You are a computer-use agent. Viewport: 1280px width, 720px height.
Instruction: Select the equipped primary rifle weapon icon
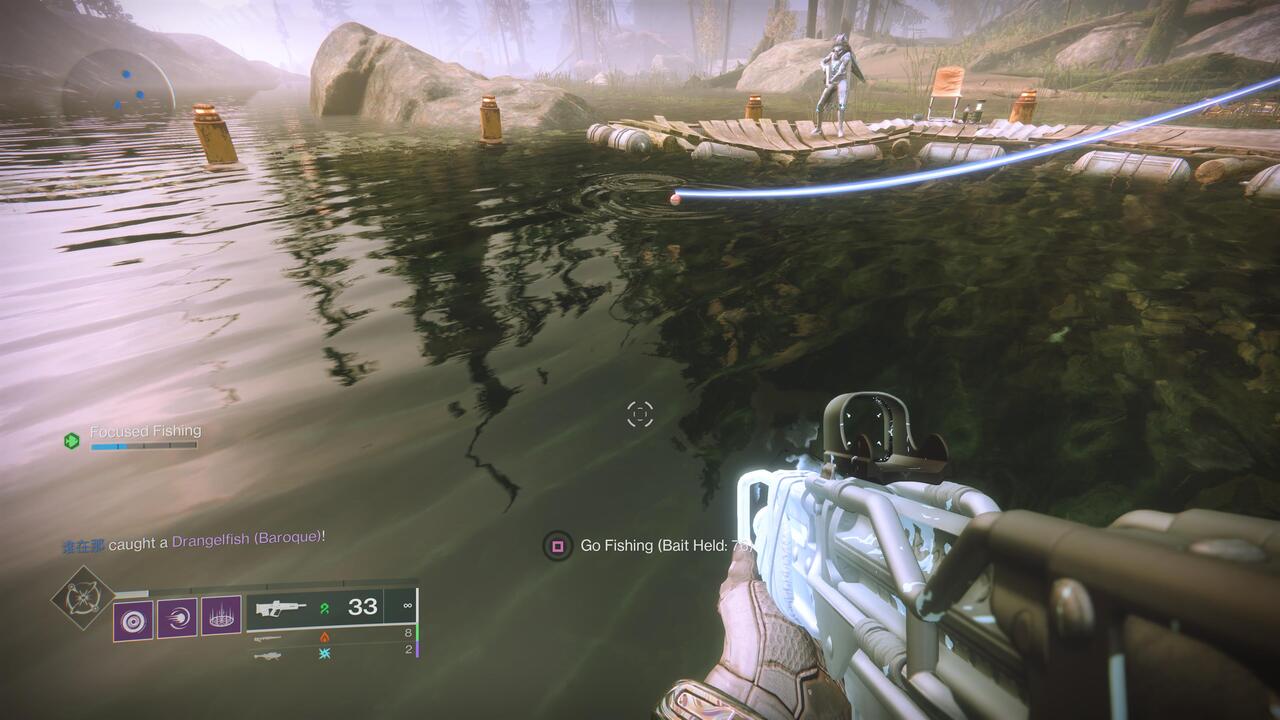pyautogui.click(x=282, y=607)
